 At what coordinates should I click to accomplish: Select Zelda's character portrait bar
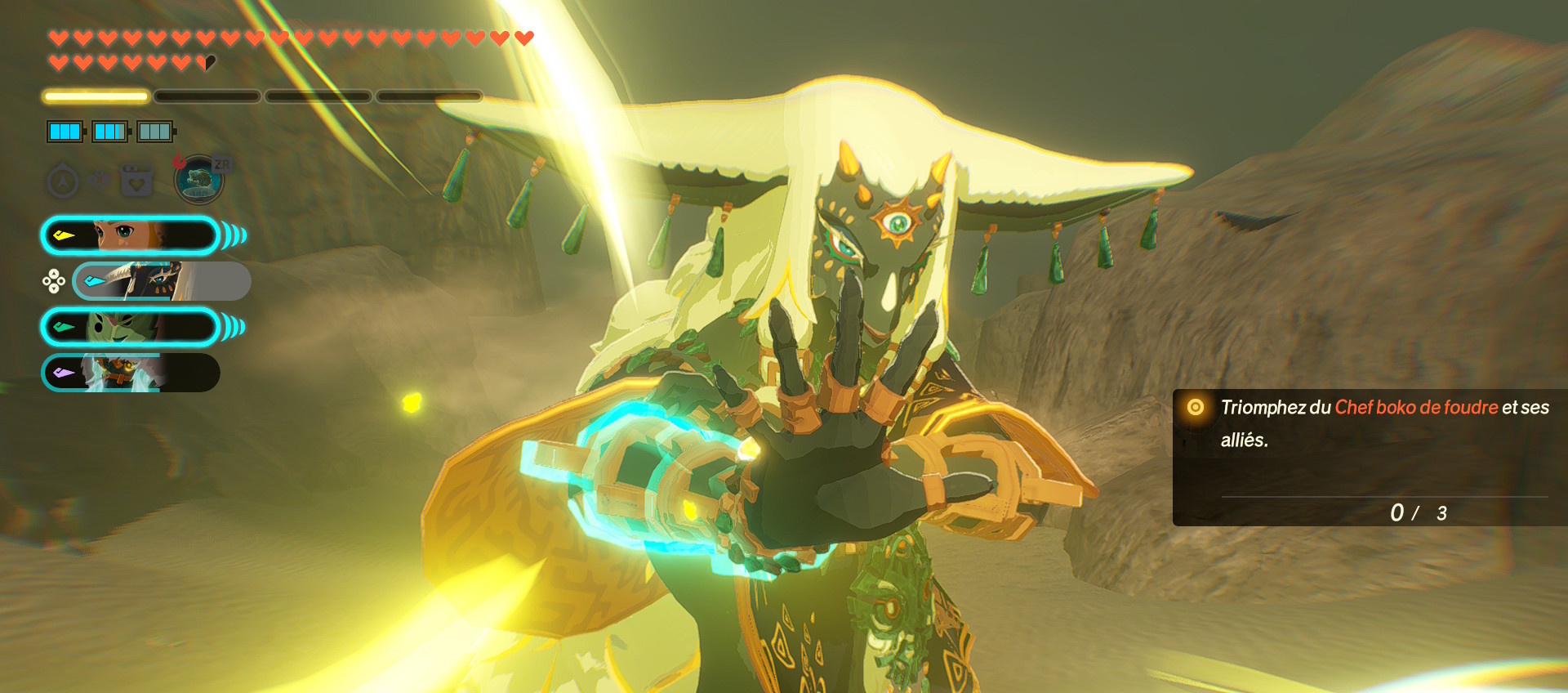pos(131,236)
